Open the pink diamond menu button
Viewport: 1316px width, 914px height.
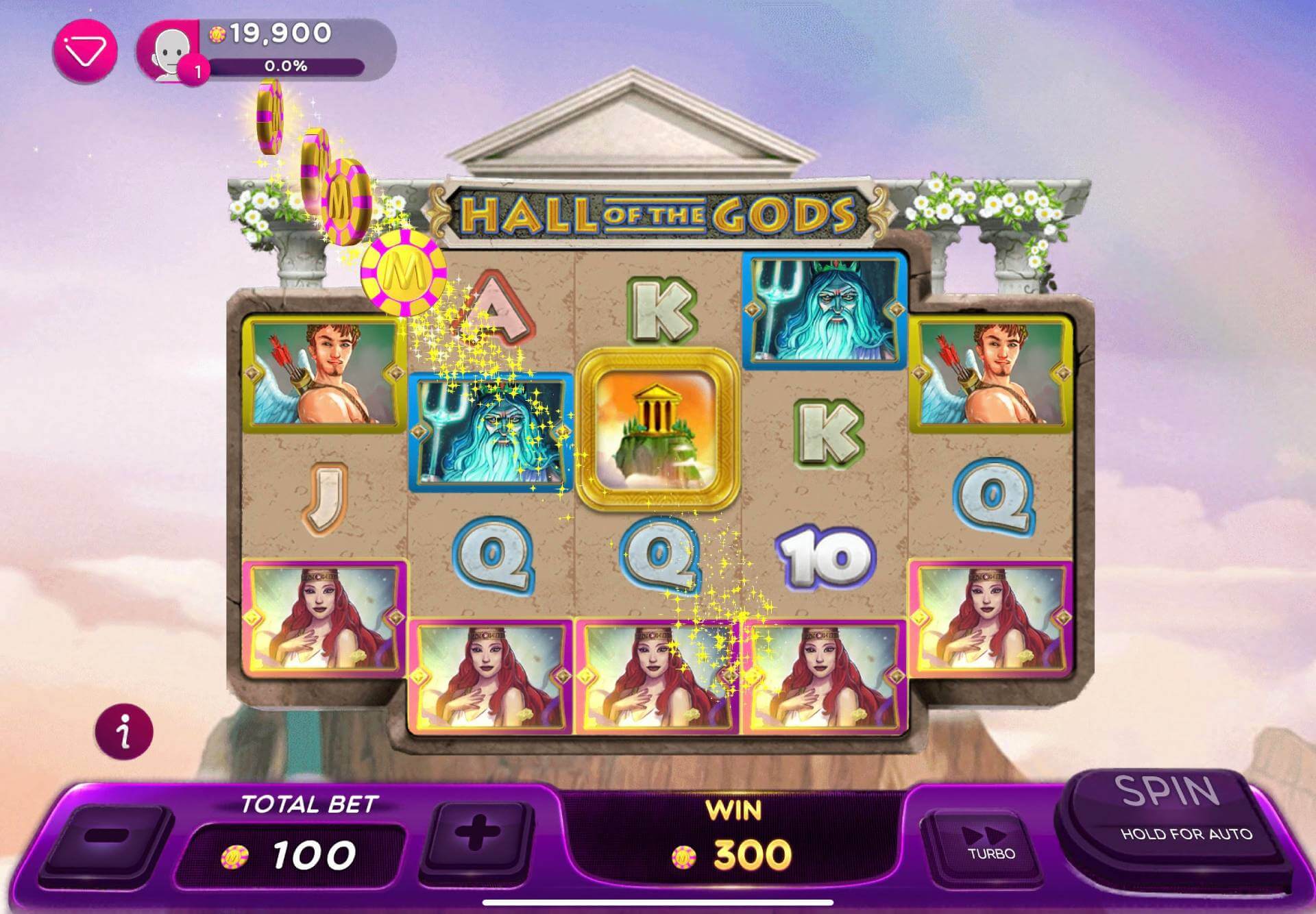pos(86,51)
